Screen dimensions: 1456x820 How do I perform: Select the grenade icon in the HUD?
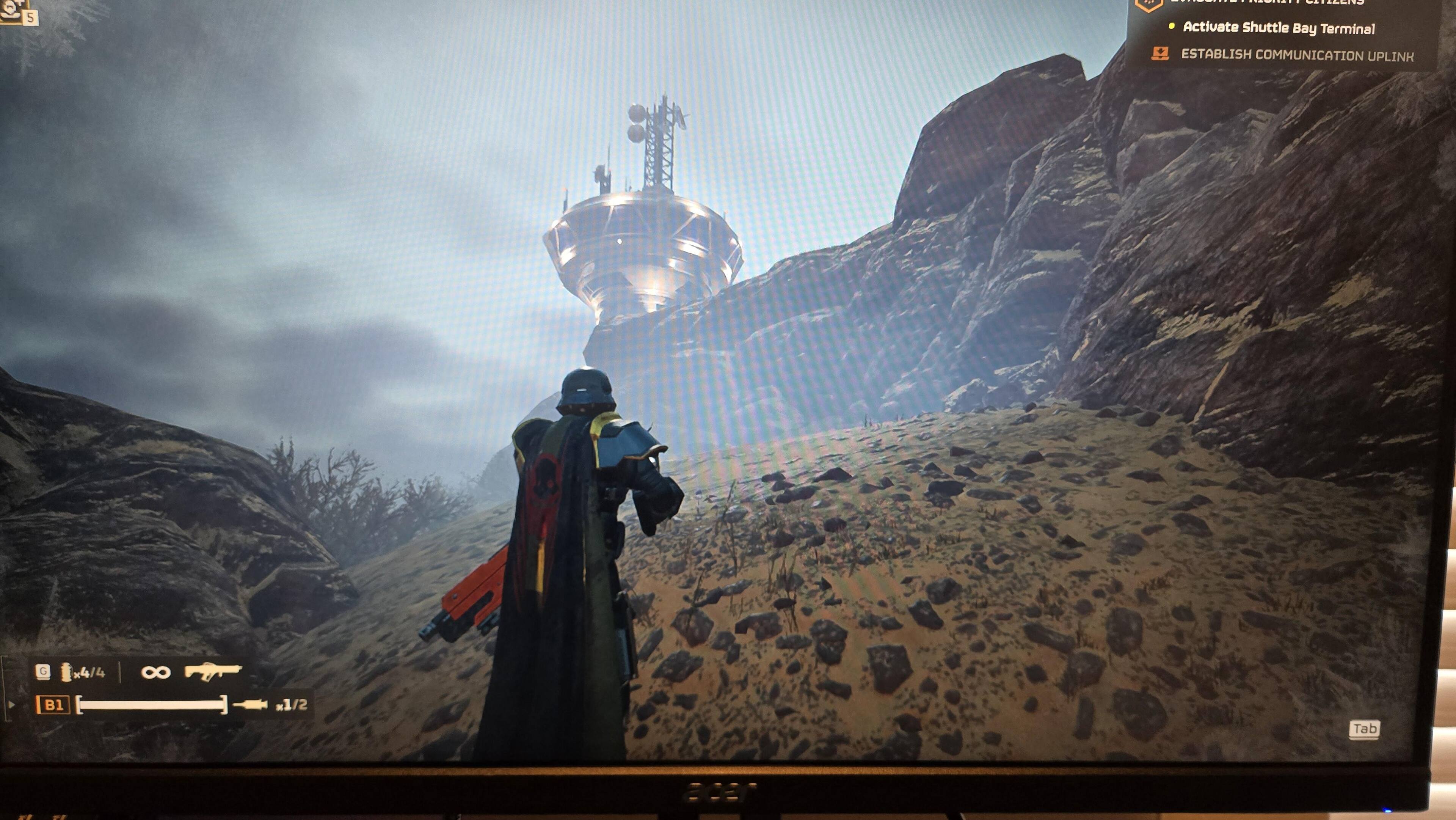click(67, 672)
